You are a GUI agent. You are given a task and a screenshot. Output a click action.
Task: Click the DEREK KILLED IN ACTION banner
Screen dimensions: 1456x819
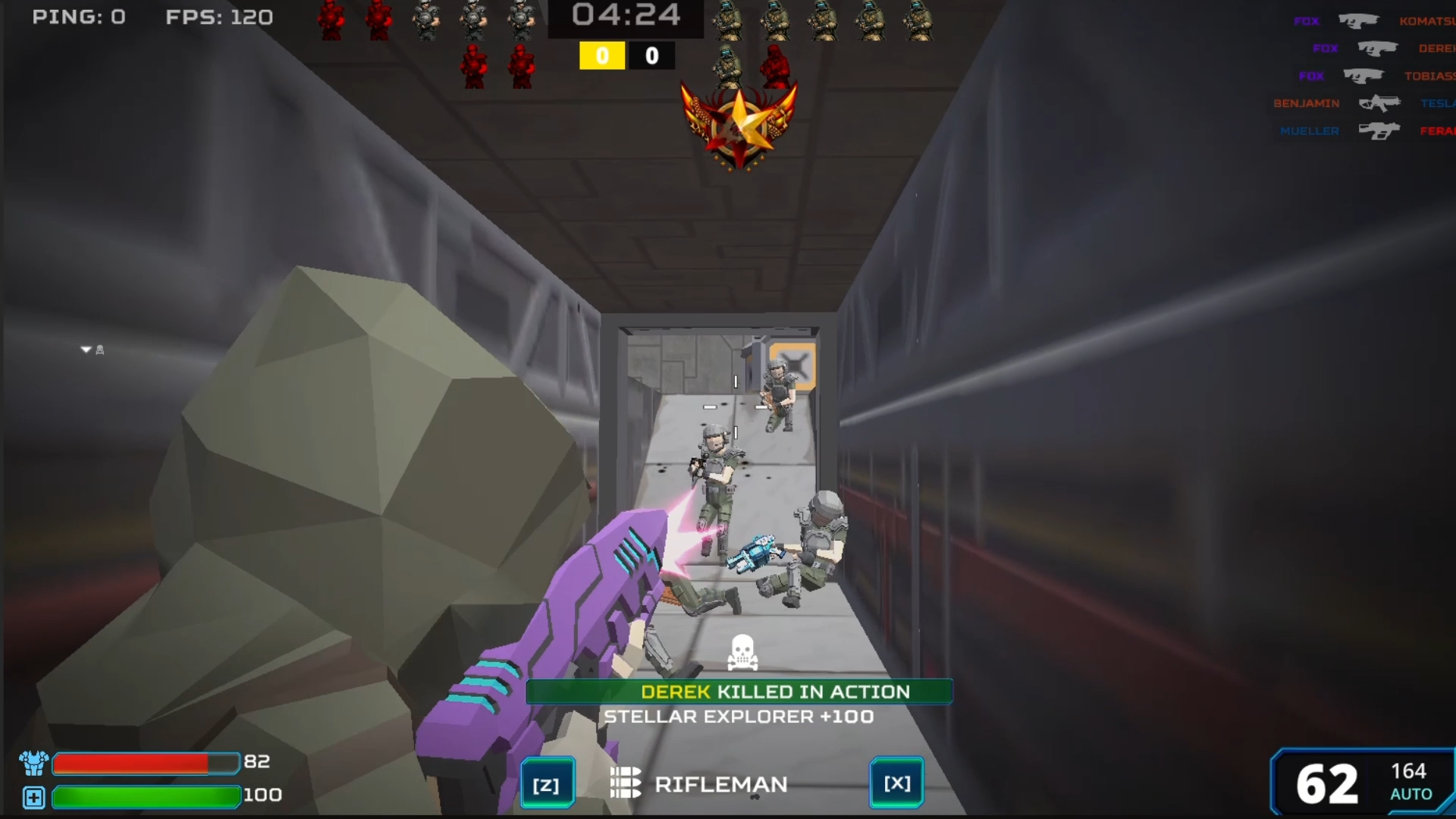pos(739,692)
